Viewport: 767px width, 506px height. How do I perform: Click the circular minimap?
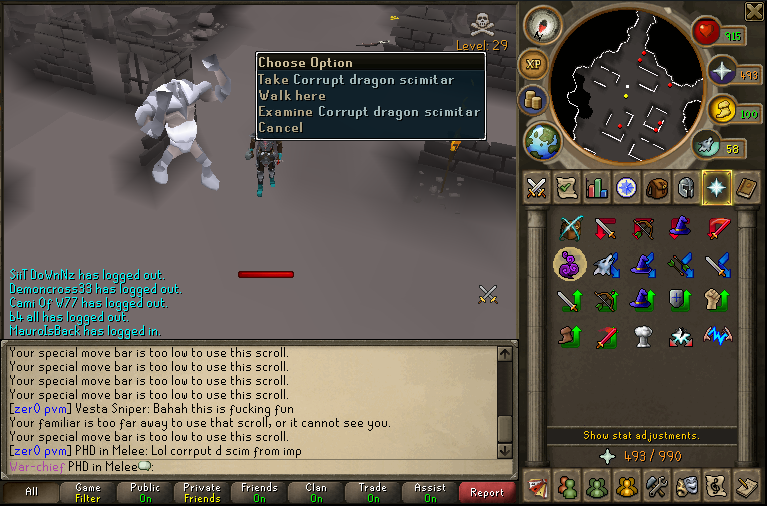point(625,85)
